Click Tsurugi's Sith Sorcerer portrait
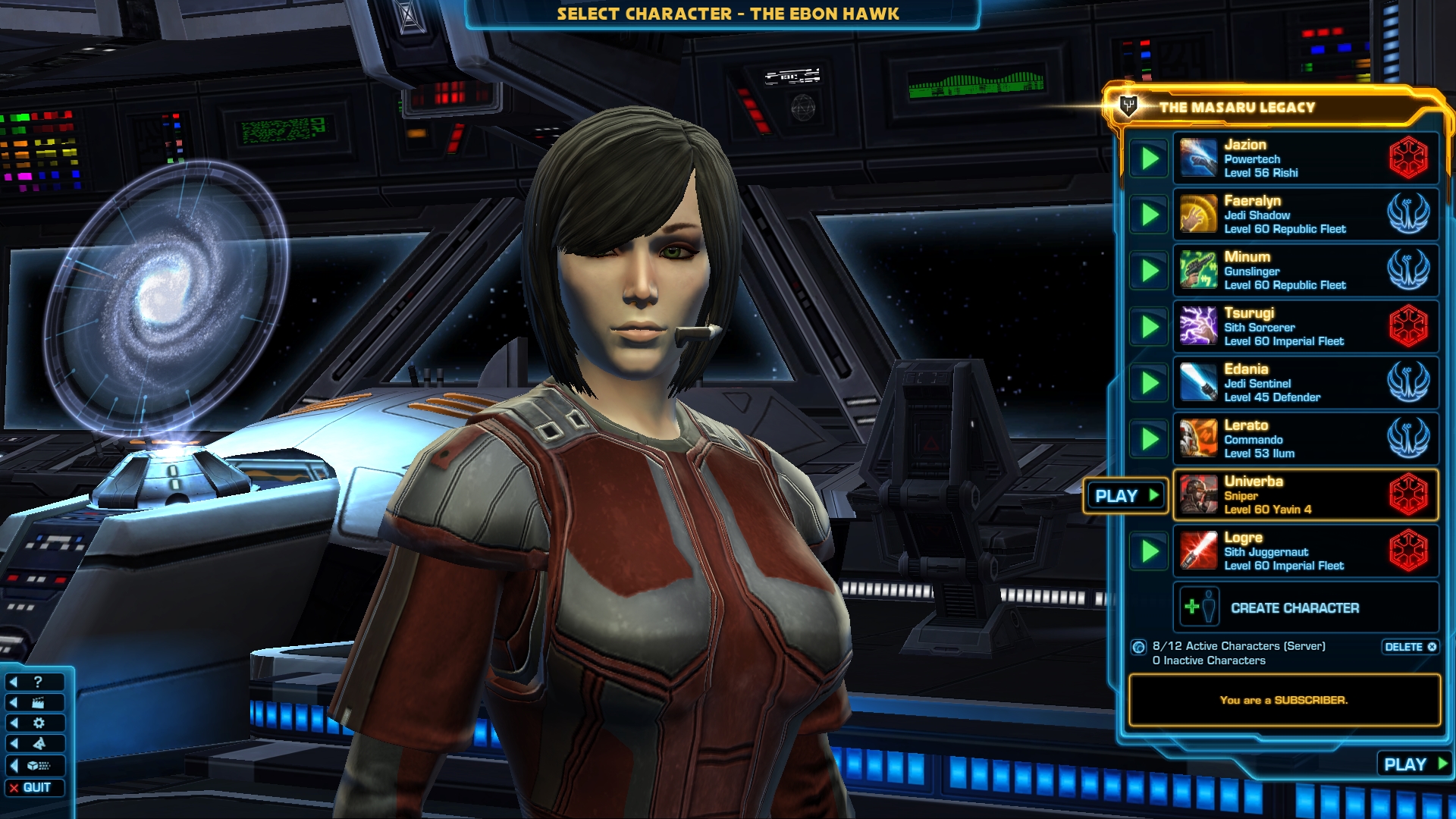The height and width of the screenshot is (819, 1456). 1200,326
